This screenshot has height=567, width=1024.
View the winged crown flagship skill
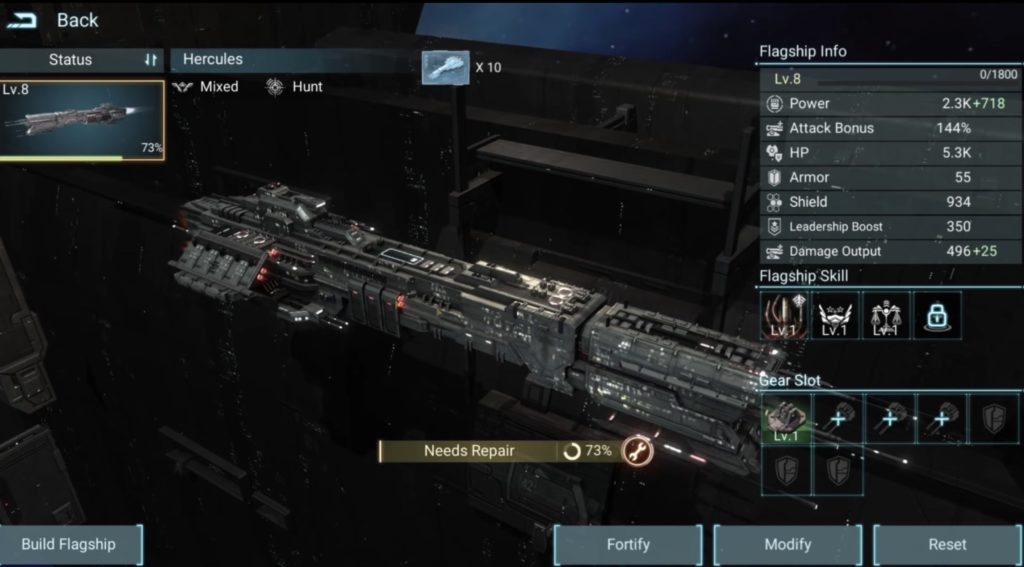tap(835, 316)
